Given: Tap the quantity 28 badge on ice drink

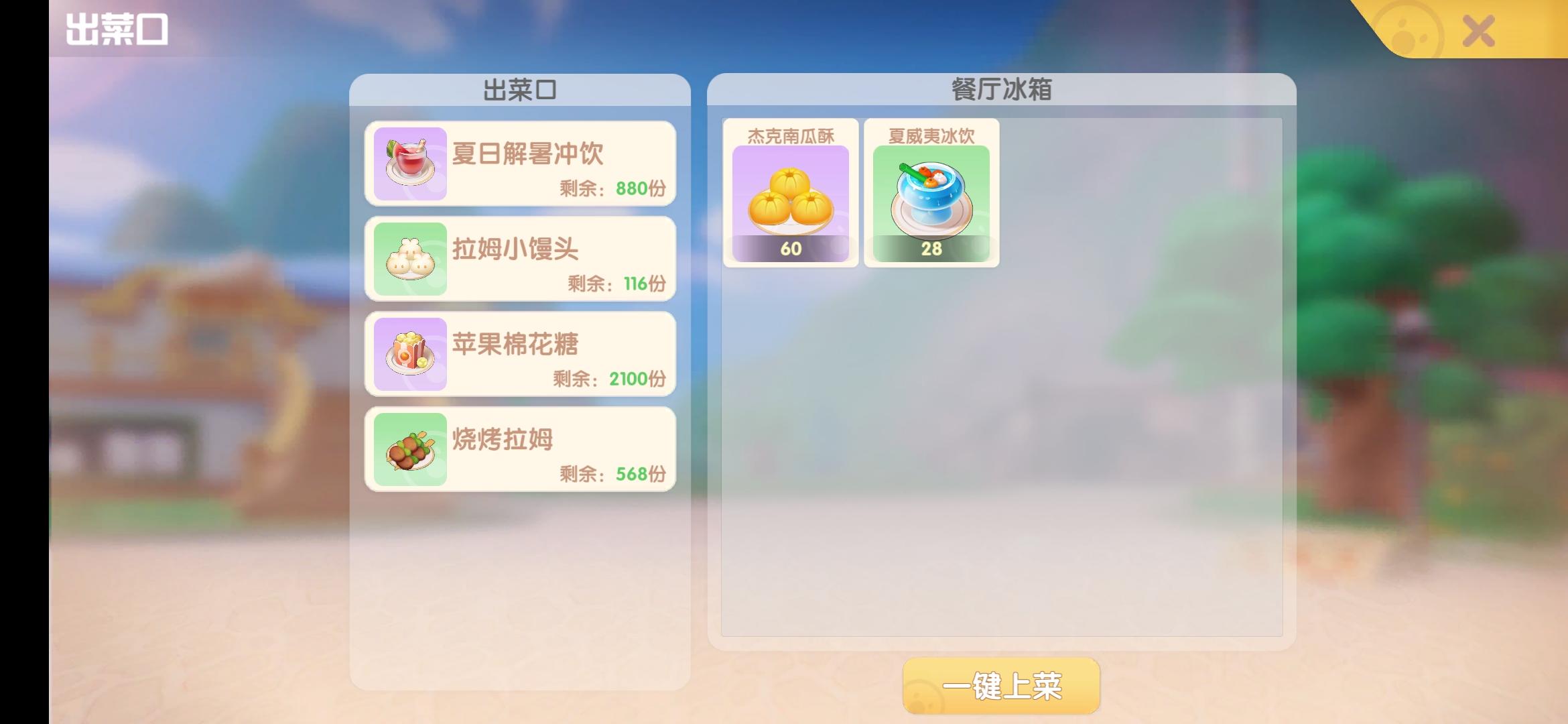Looking at the screenshot, I should pos(931,249).
